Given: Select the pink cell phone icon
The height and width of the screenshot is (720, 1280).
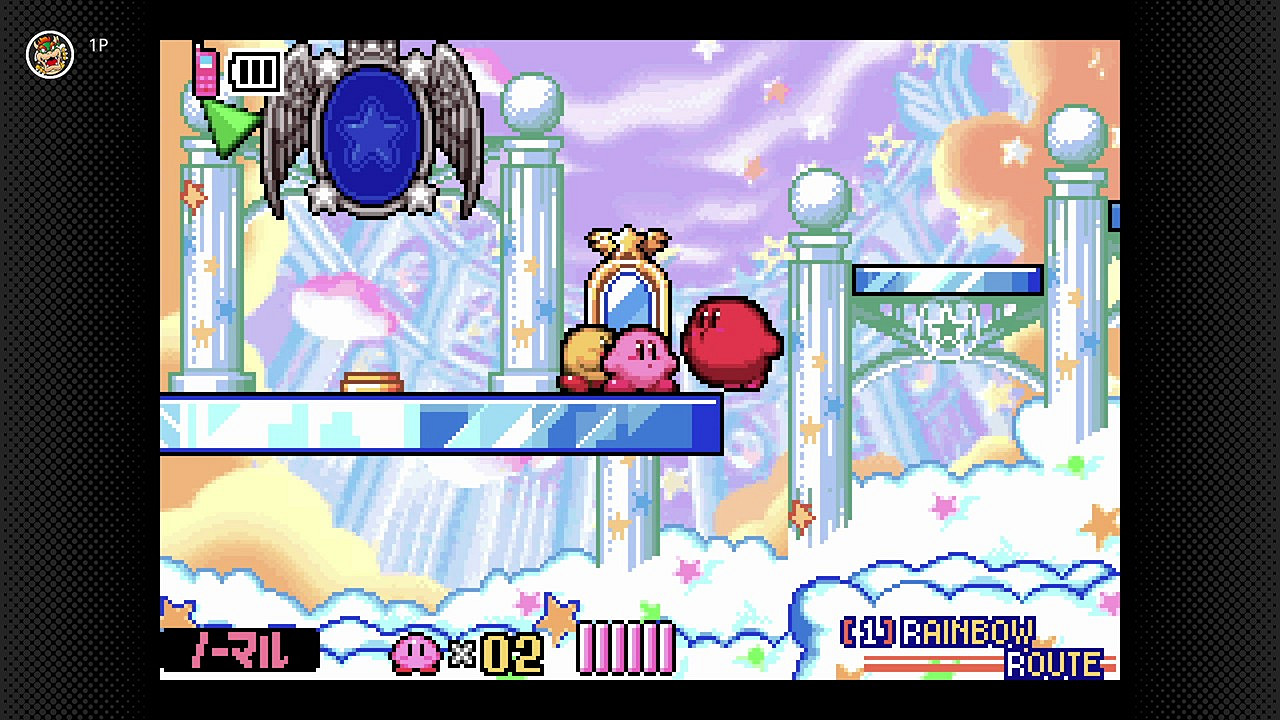Looking at the screenshot, I should pyautogui.click(x=205, y=72).
